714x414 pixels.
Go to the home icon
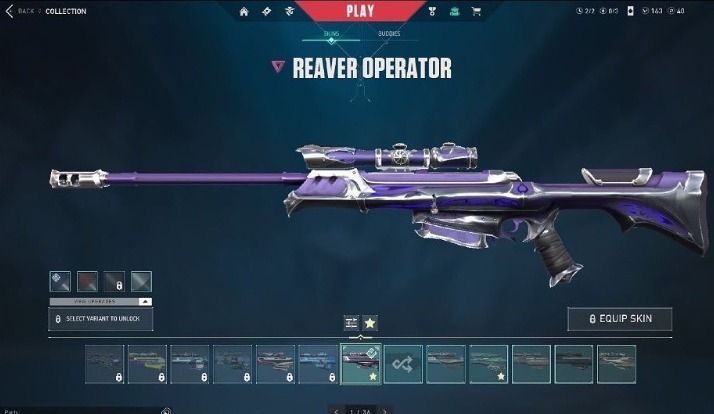point(244,12)
